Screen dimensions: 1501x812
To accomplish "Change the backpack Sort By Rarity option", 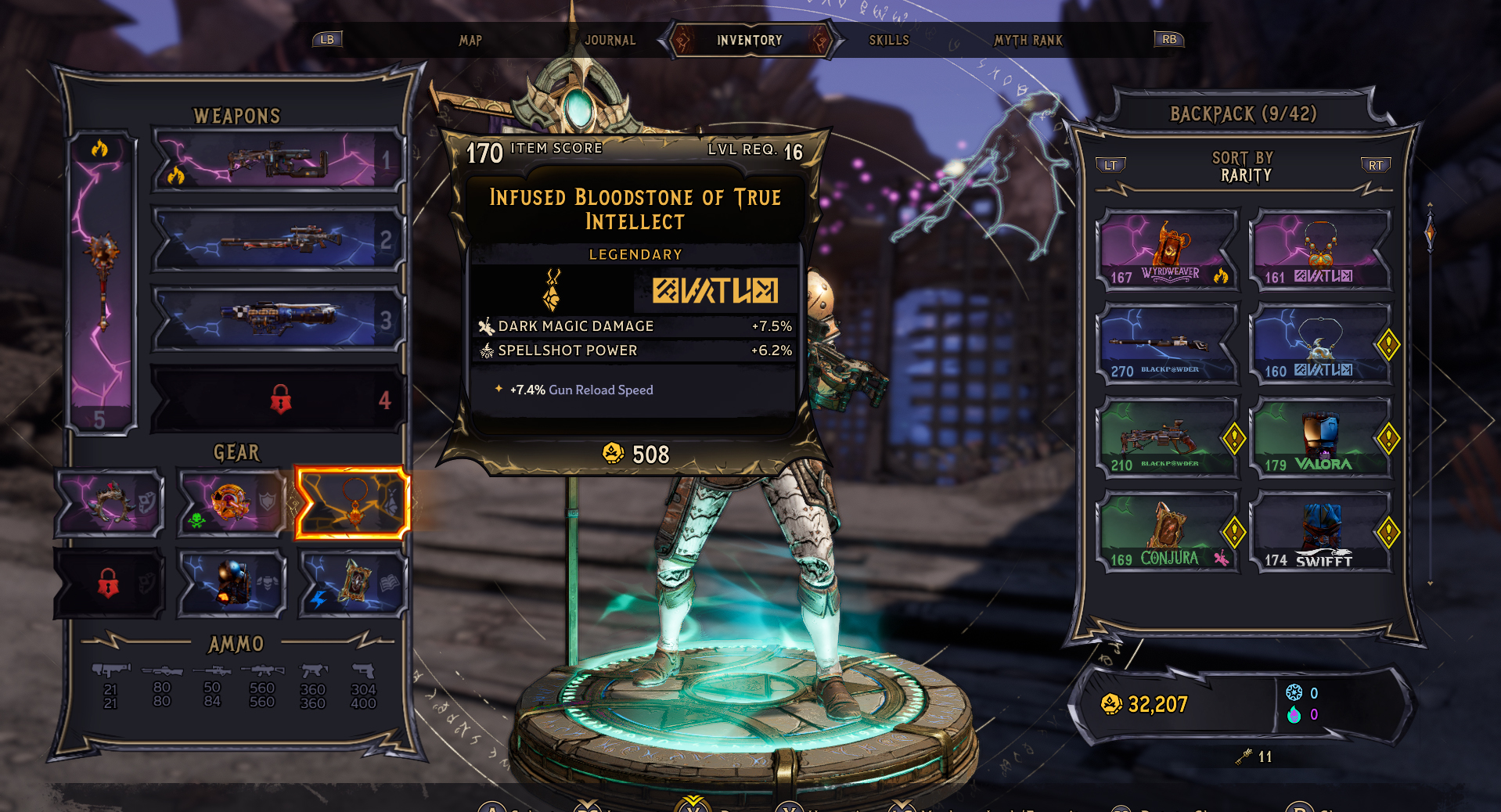I will click(x=1244, y=167).
